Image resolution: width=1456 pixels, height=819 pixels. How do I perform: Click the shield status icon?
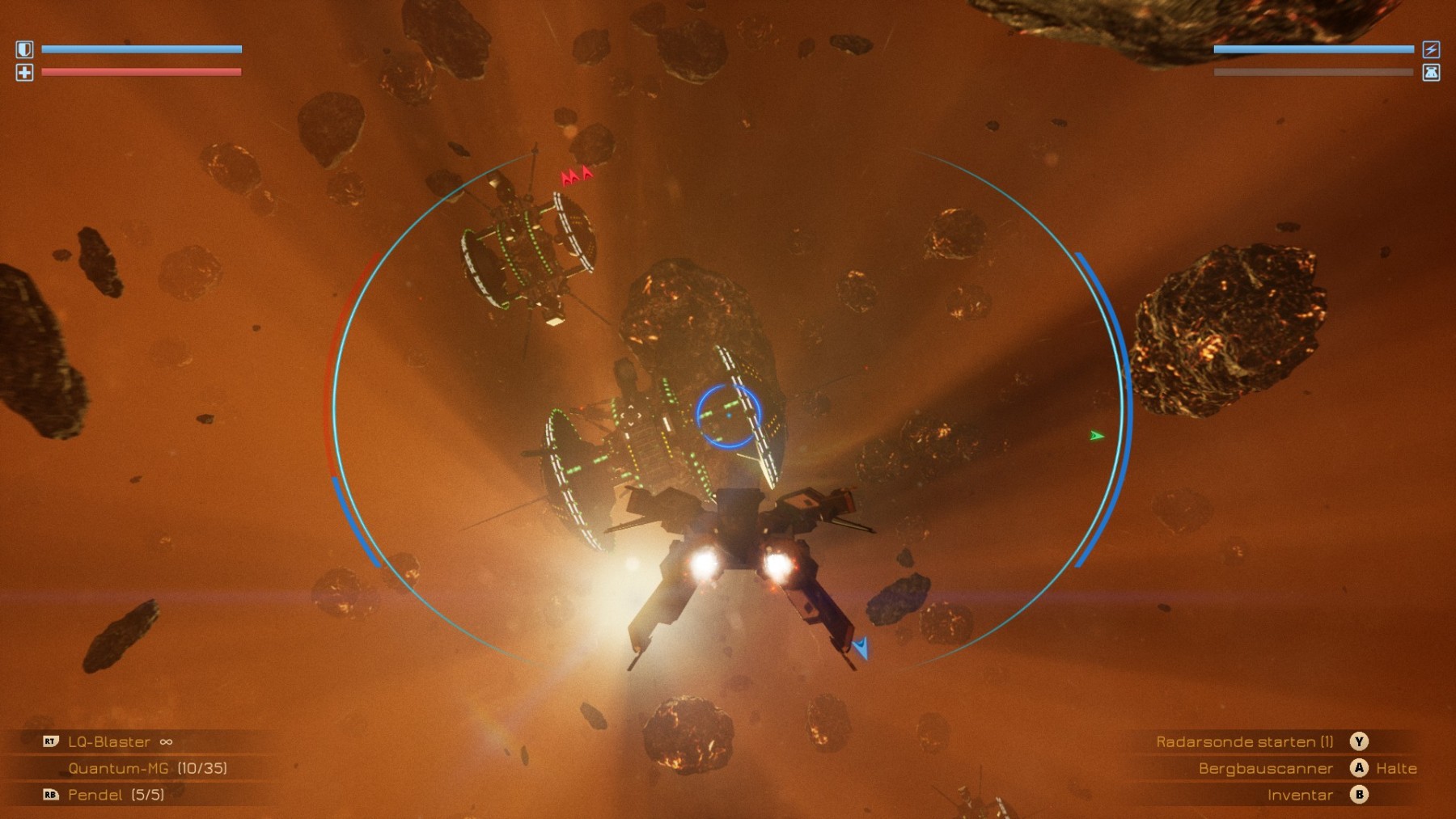tap(24, 50)
